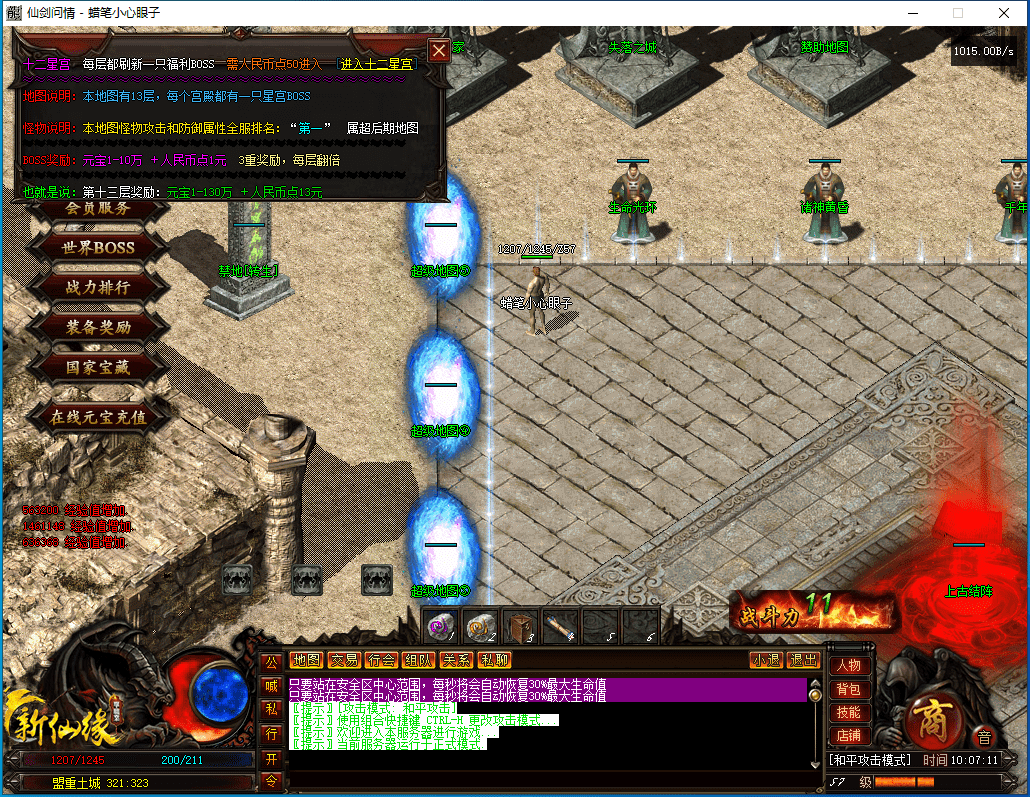
Task: Open the 技能 skills panel
Action: point(848,713)
